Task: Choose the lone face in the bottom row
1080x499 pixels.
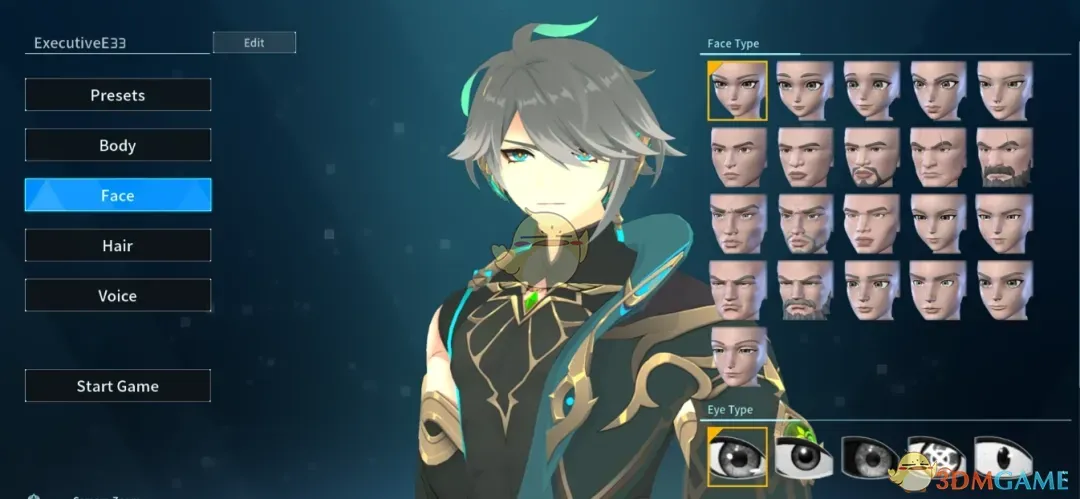Action: tap(738, 356)
